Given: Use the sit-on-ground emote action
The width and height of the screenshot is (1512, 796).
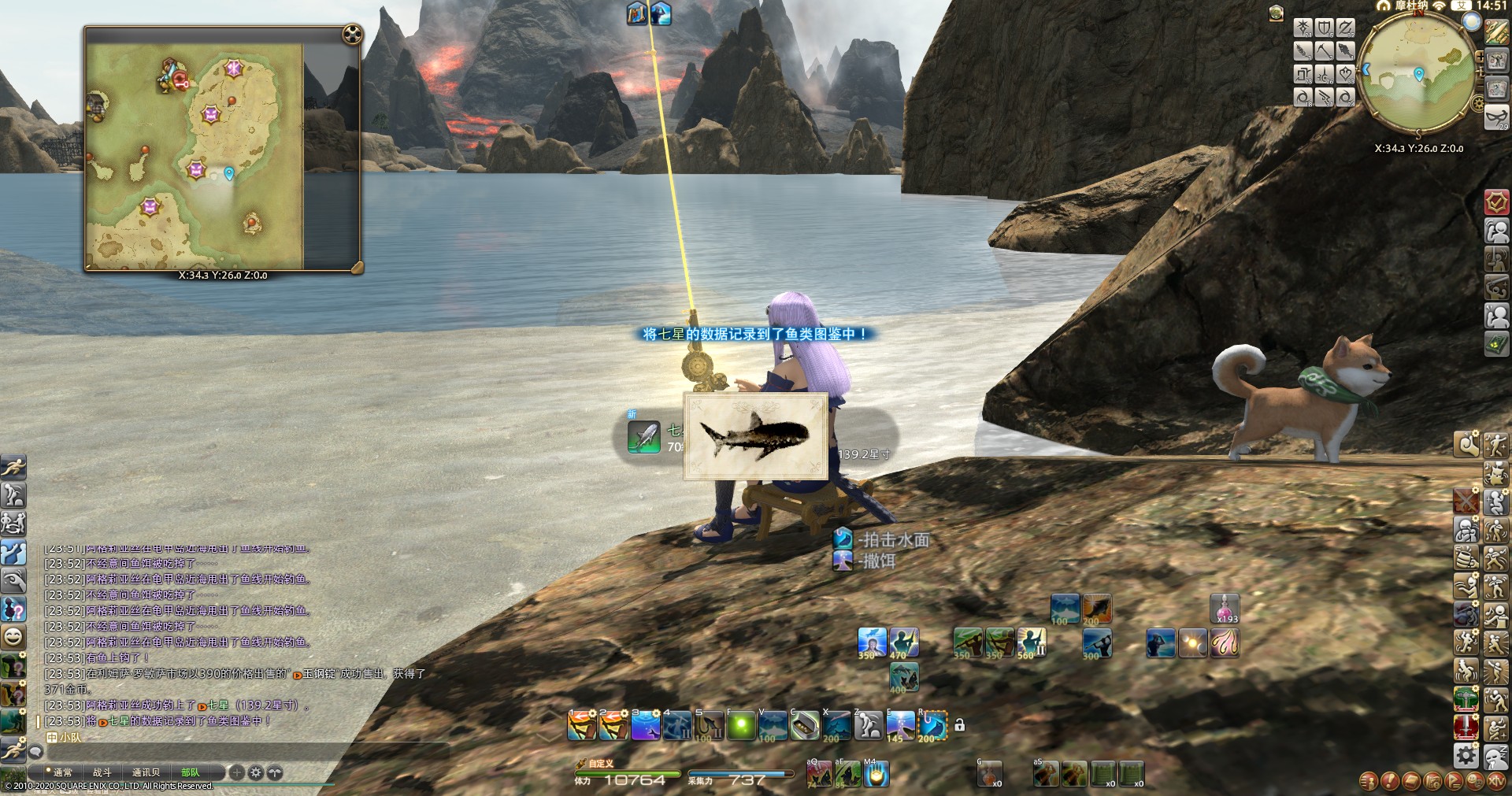Looking at the screenshot, I should coord(869,726).
